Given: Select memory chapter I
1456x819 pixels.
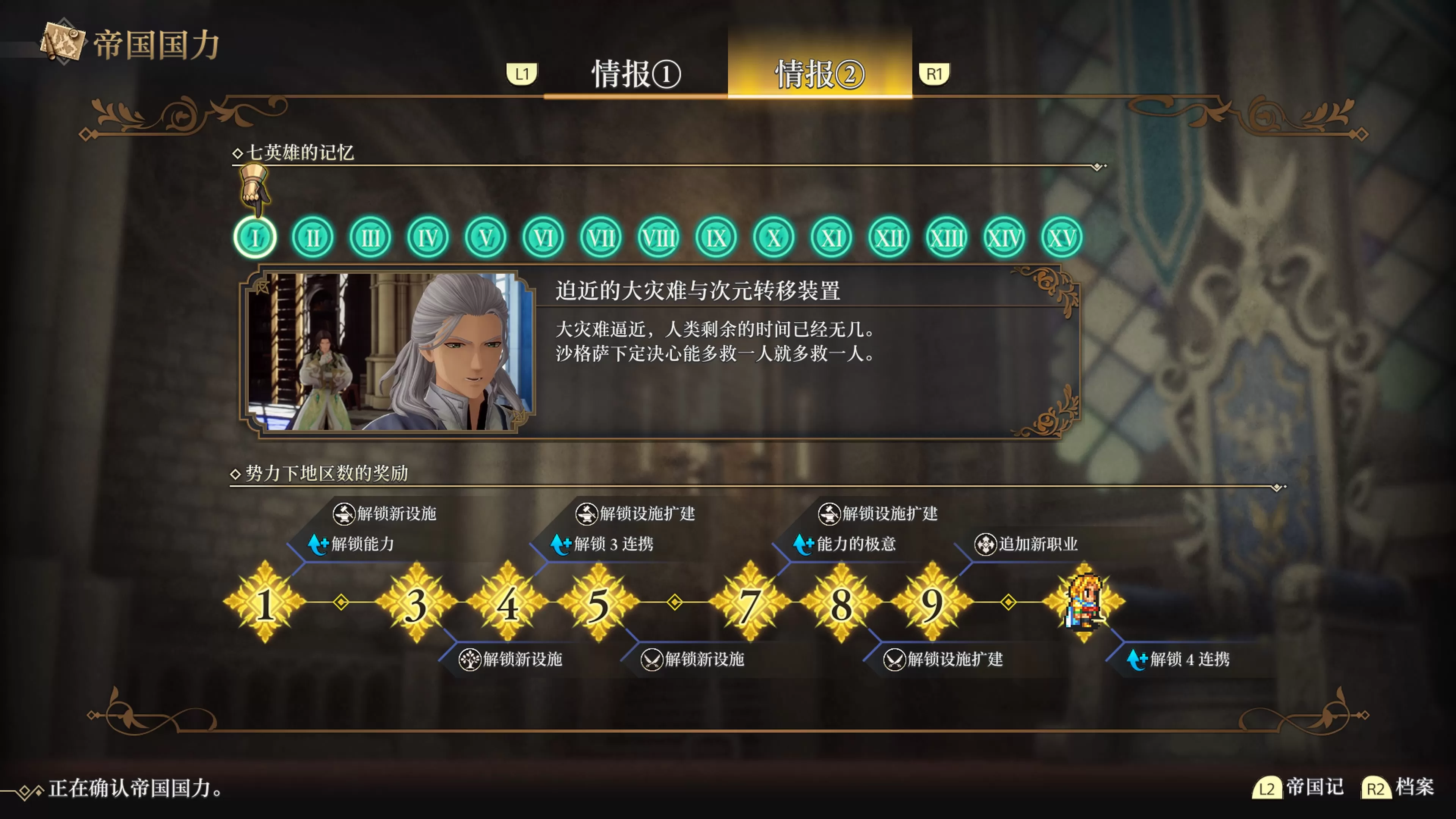Looking at the screenshot, I should click(x=256, y=237).
